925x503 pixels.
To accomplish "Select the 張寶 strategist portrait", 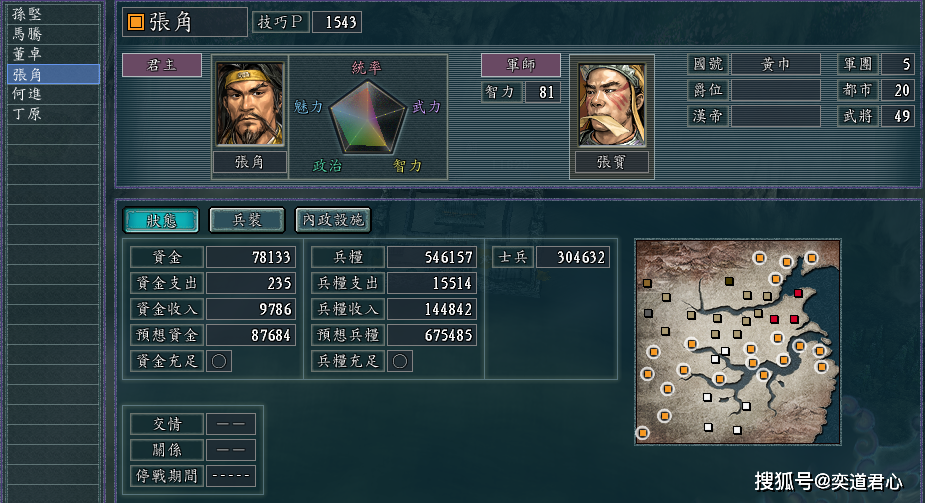I will 611,104.
